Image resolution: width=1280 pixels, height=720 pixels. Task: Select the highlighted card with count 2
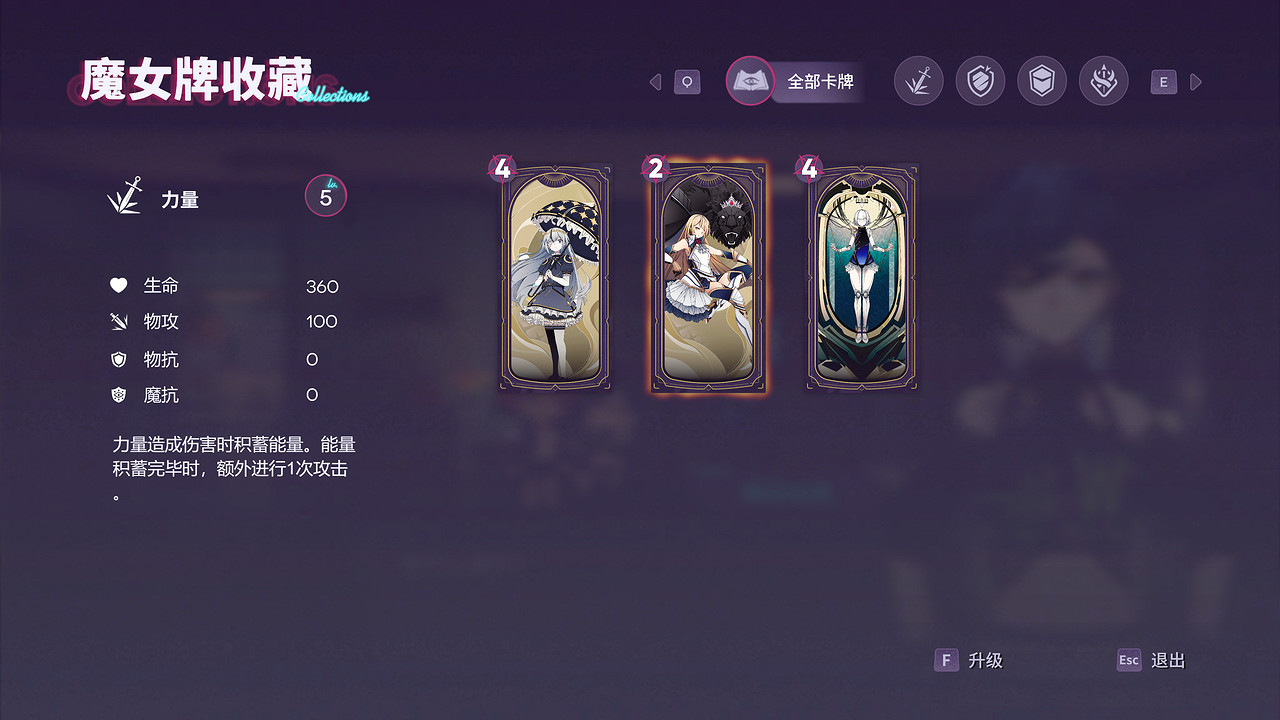[x=707, y=277]
